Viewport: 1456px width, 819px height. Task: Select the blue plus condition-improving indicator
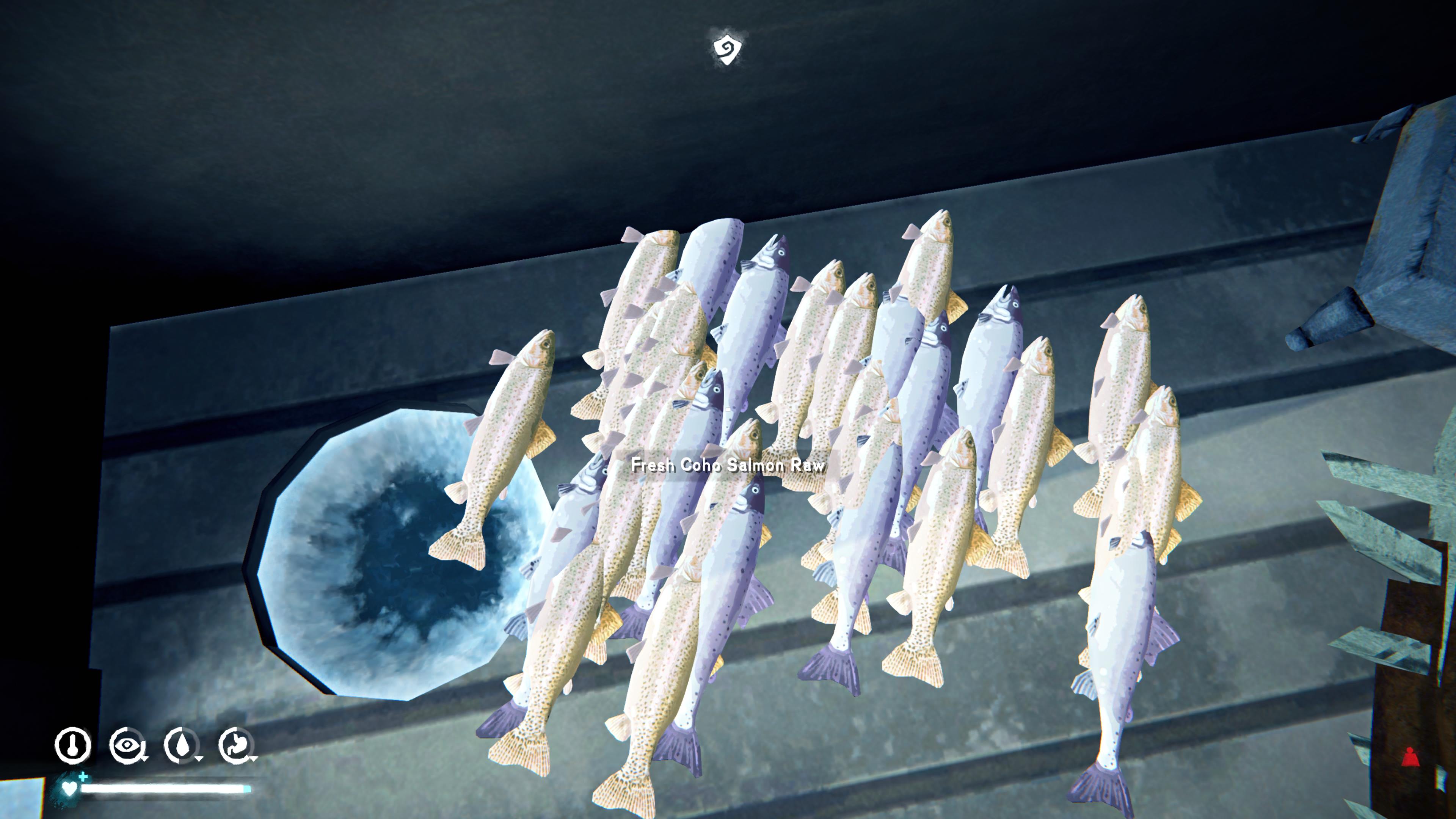pyautogui.click(x=84, y=779)
